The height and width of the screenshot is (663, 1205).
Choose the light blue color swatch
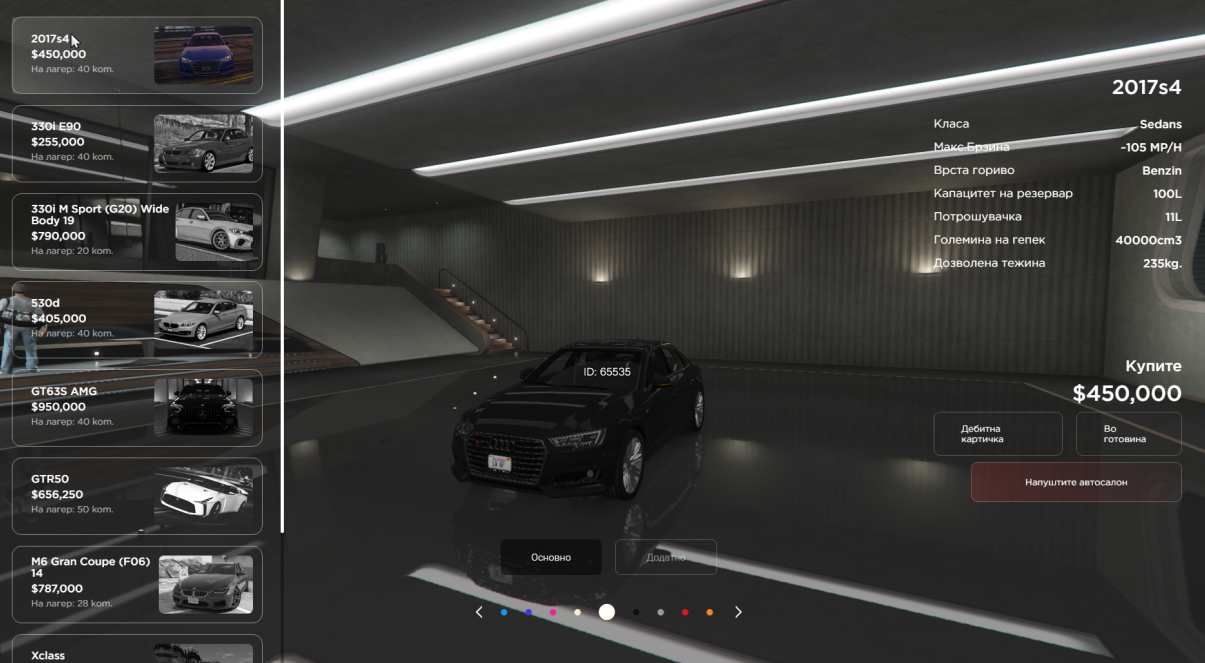(504, 612)
